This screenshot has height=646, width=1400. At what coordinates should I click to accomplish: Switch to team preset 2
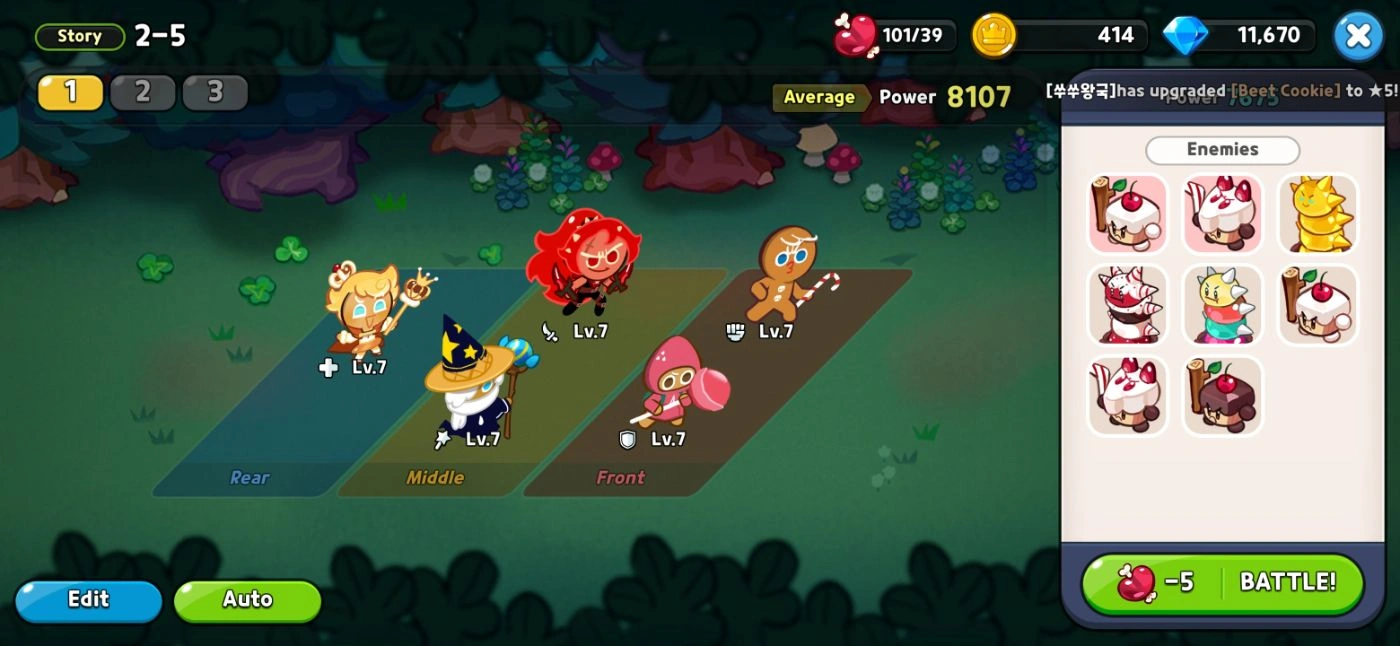click(x=142, y=92)
